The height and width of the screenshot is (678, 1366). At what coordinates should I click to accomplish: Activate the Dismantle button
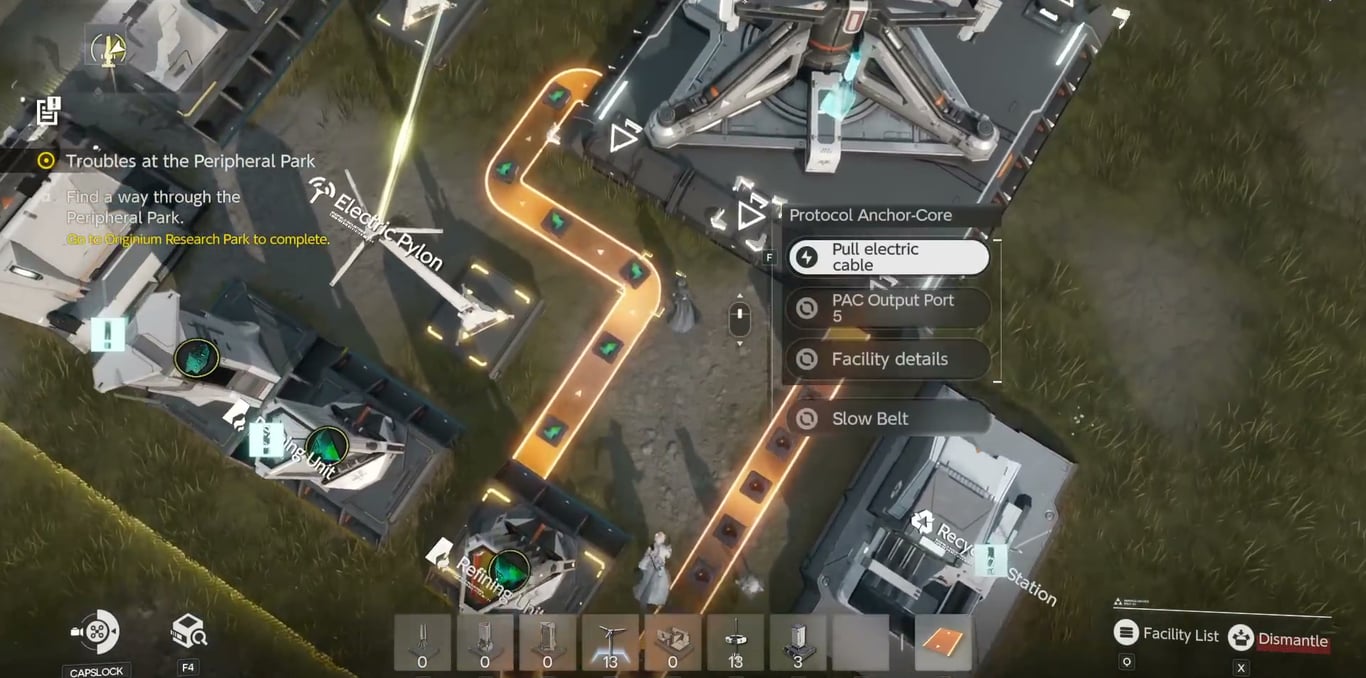1281,639
